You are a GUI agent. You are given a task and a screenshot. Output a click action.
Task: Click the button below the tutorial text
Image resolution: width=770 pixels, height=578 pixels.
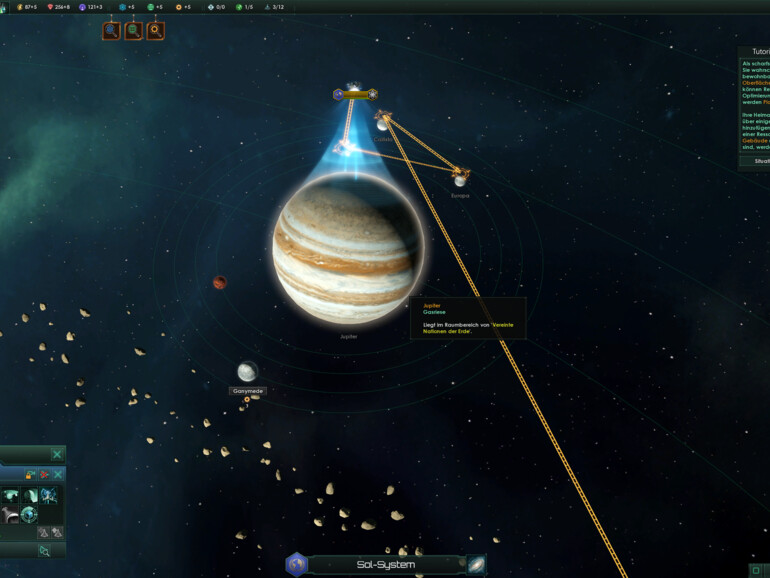757,160
